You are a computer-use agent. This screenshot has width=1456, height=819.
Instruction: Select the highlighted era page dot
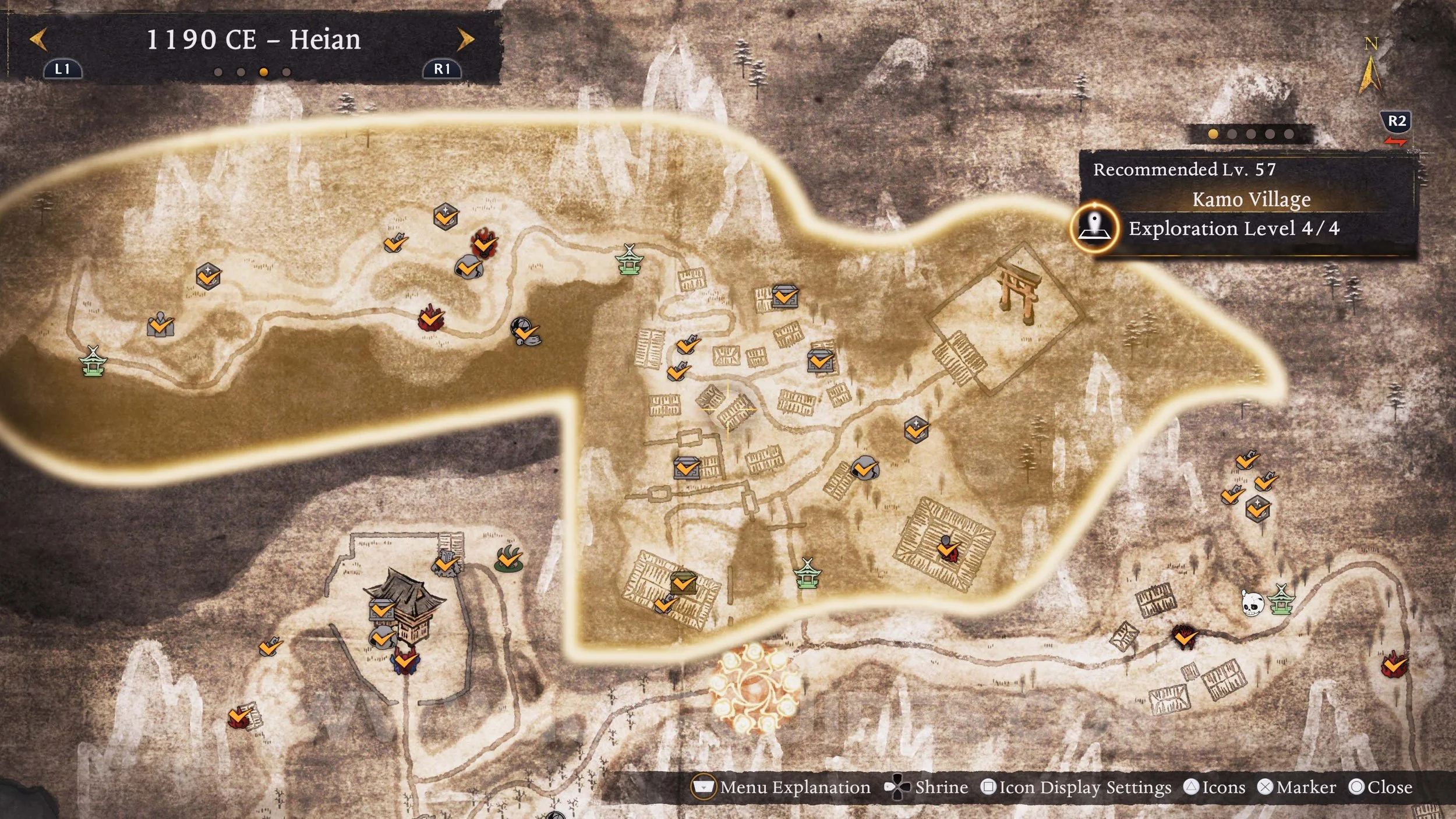click(x=264, y=72)
